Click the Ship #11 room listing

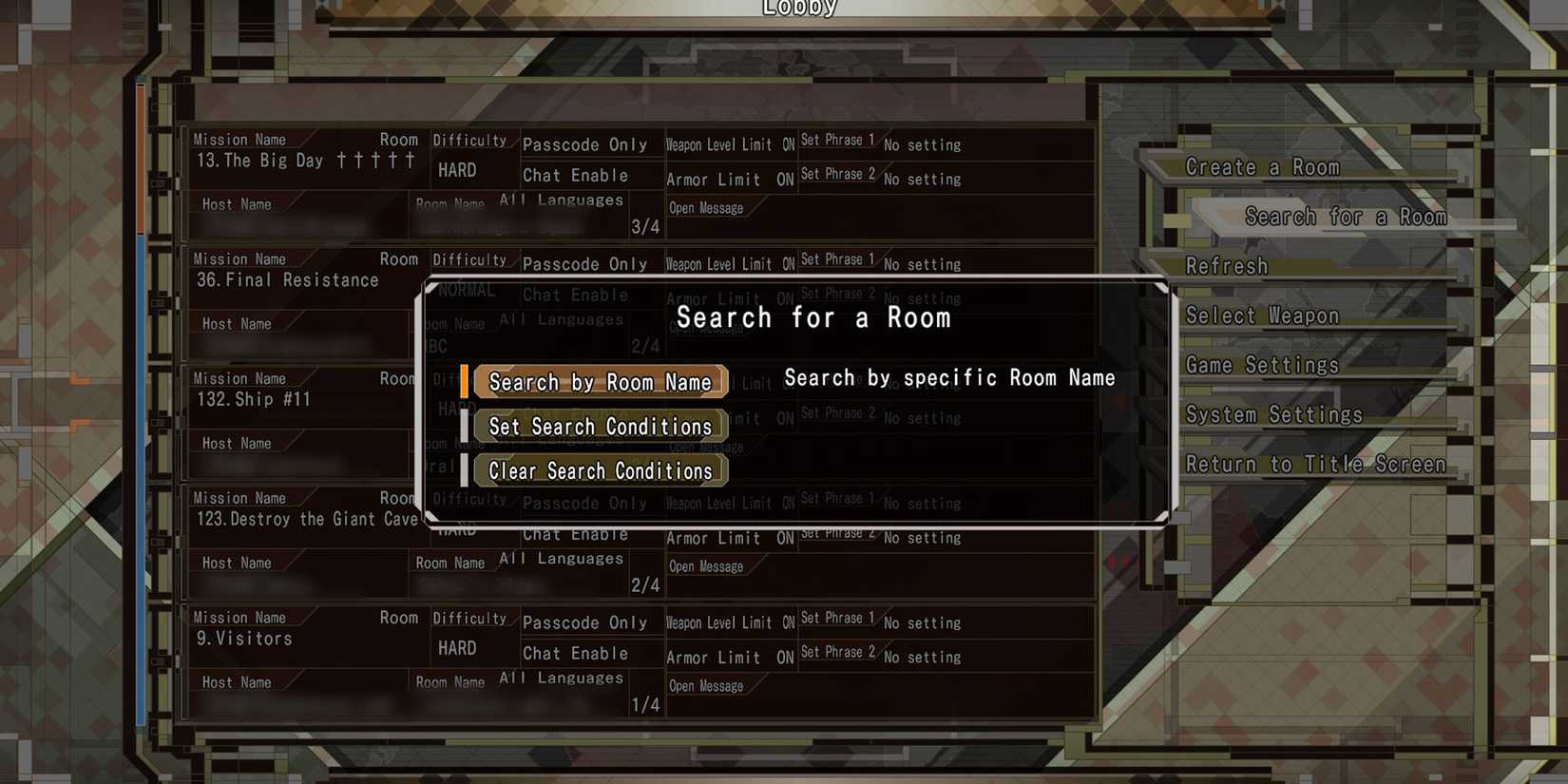(x=255, y=399)
